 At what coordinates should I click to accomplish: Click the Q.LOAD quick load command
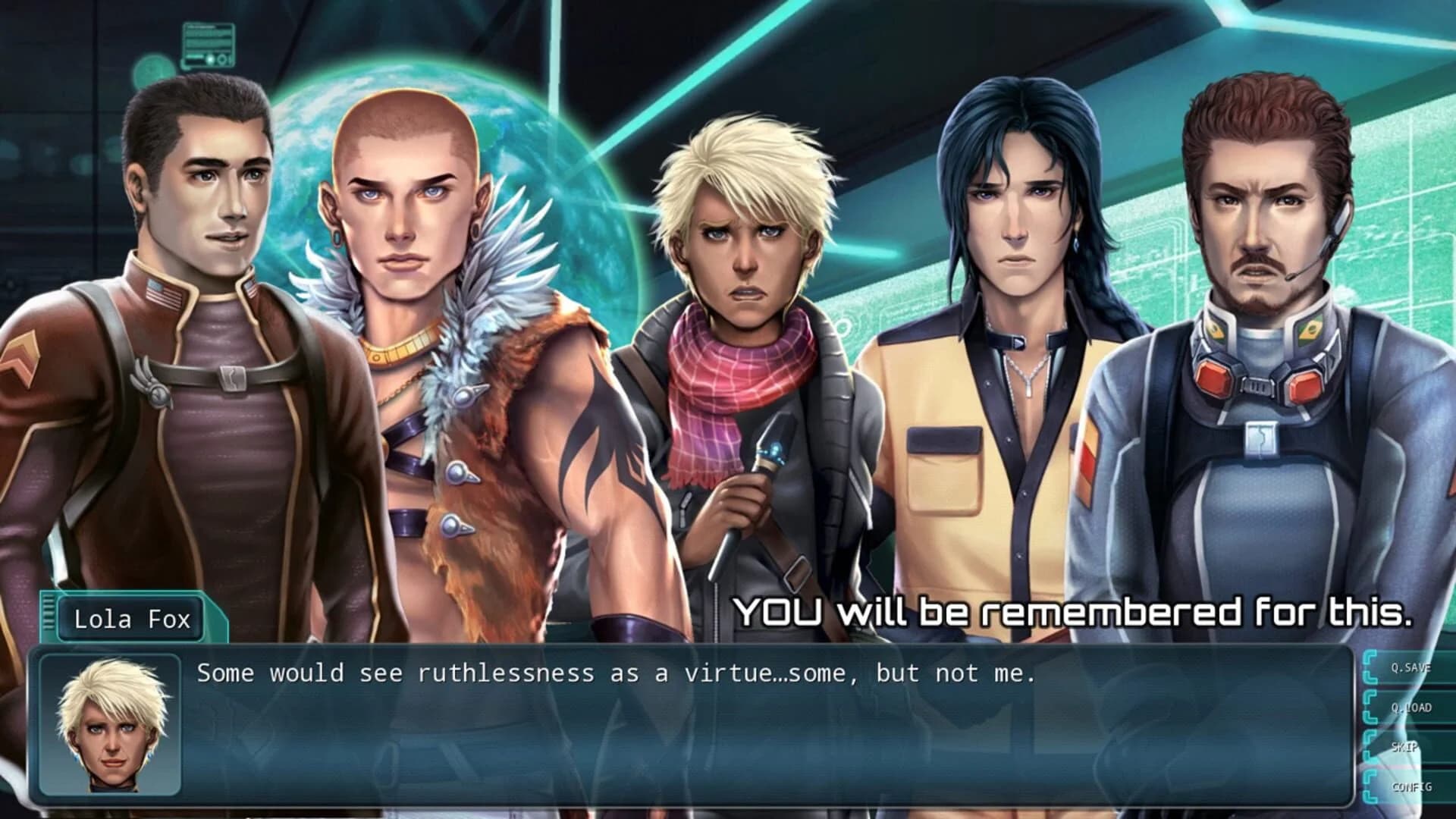[x=1412, y=707]
